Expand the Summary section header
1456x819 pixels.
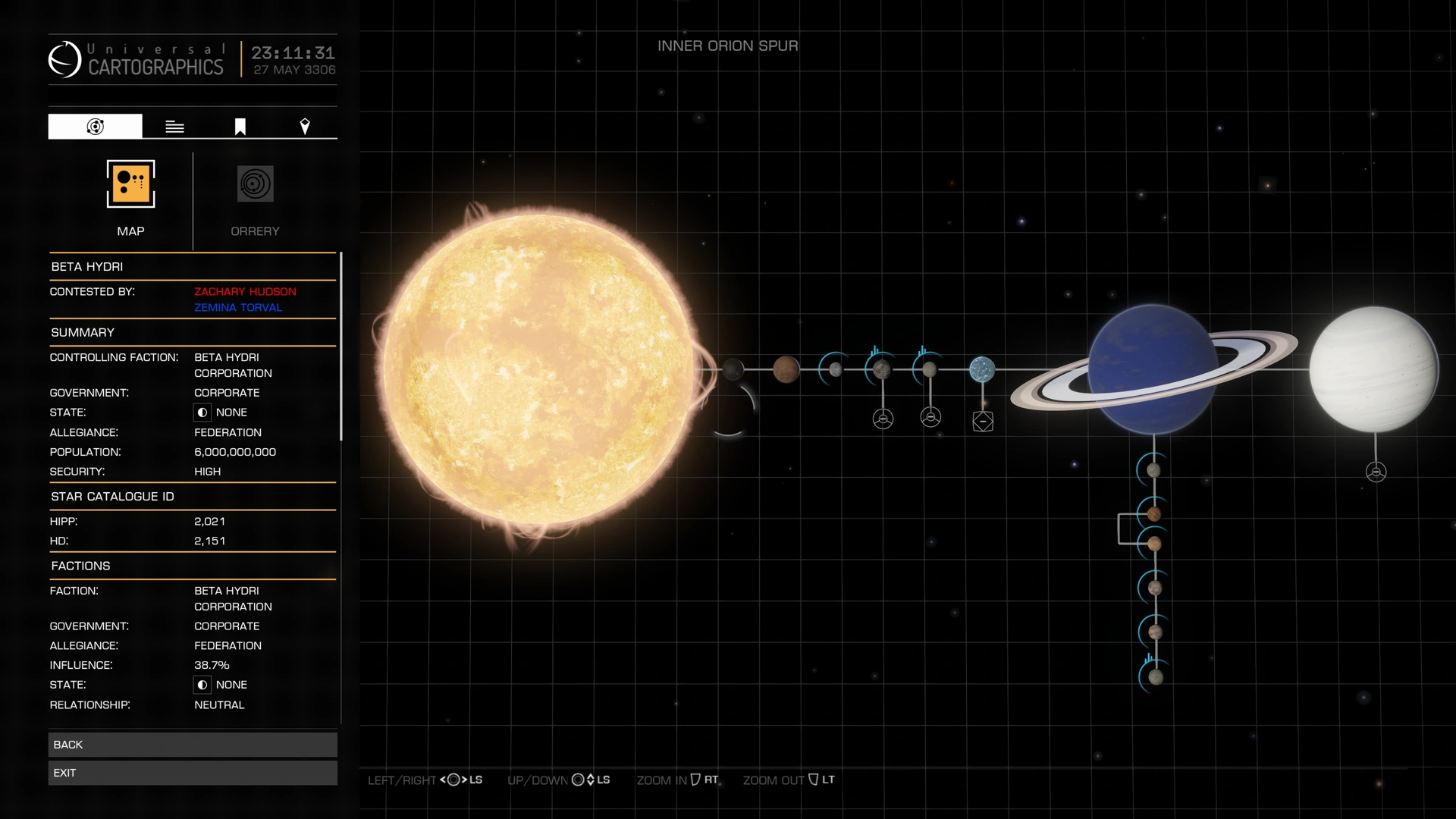point(82,332)
